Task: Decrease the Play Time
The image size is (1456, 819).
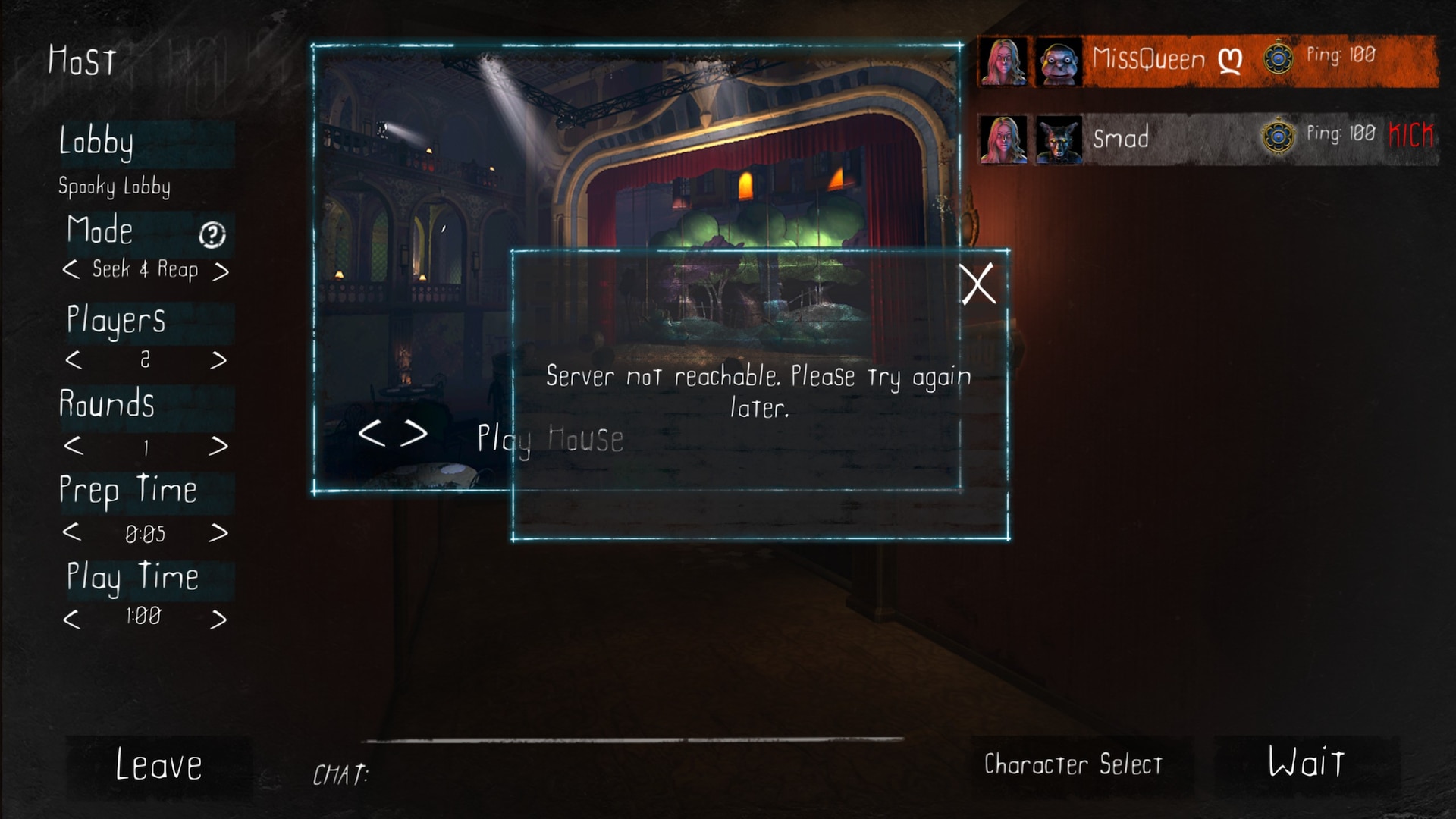Action: (x=71, y=620)
